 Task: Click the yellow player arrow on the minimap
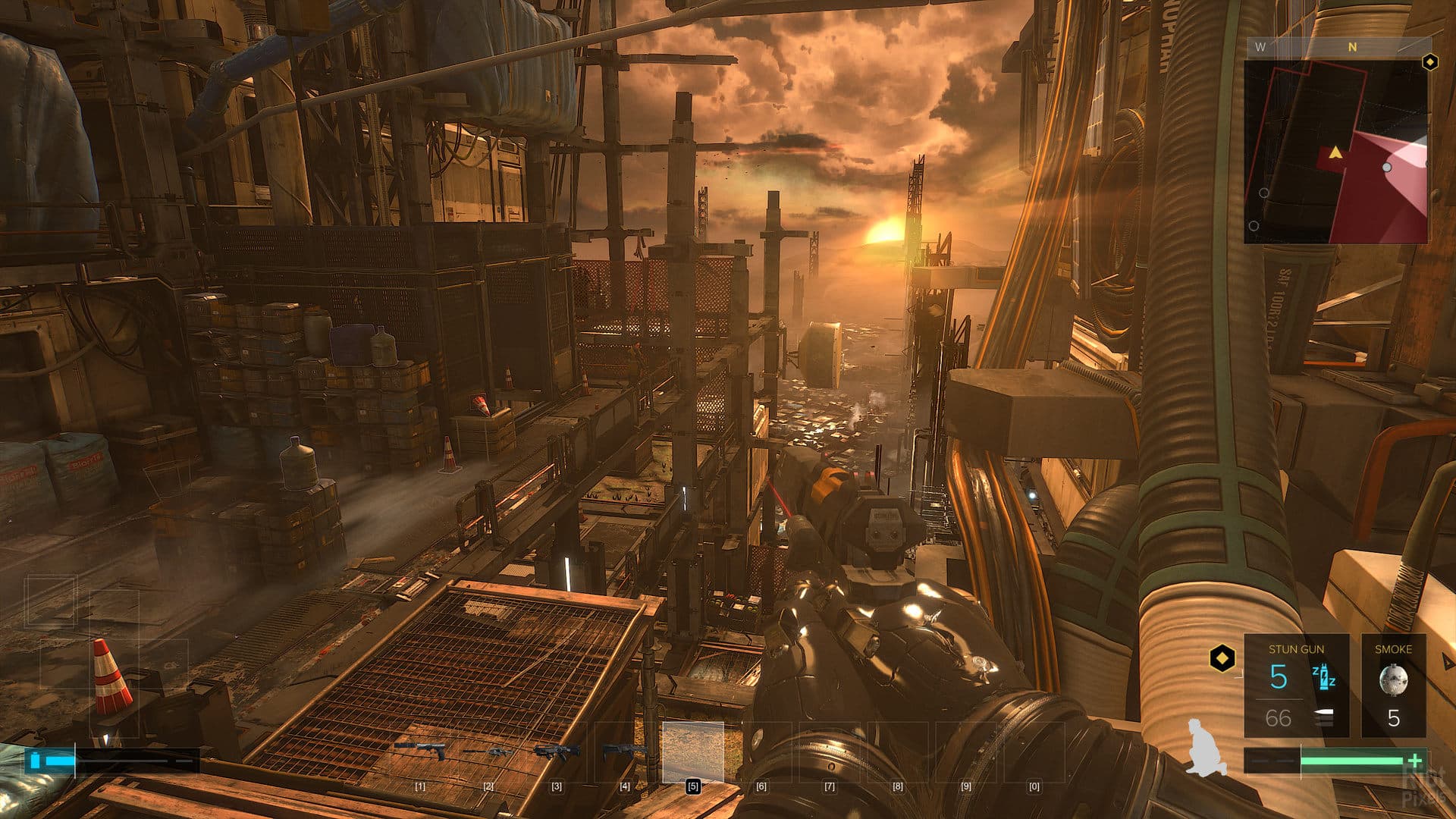click(1335, 153)
